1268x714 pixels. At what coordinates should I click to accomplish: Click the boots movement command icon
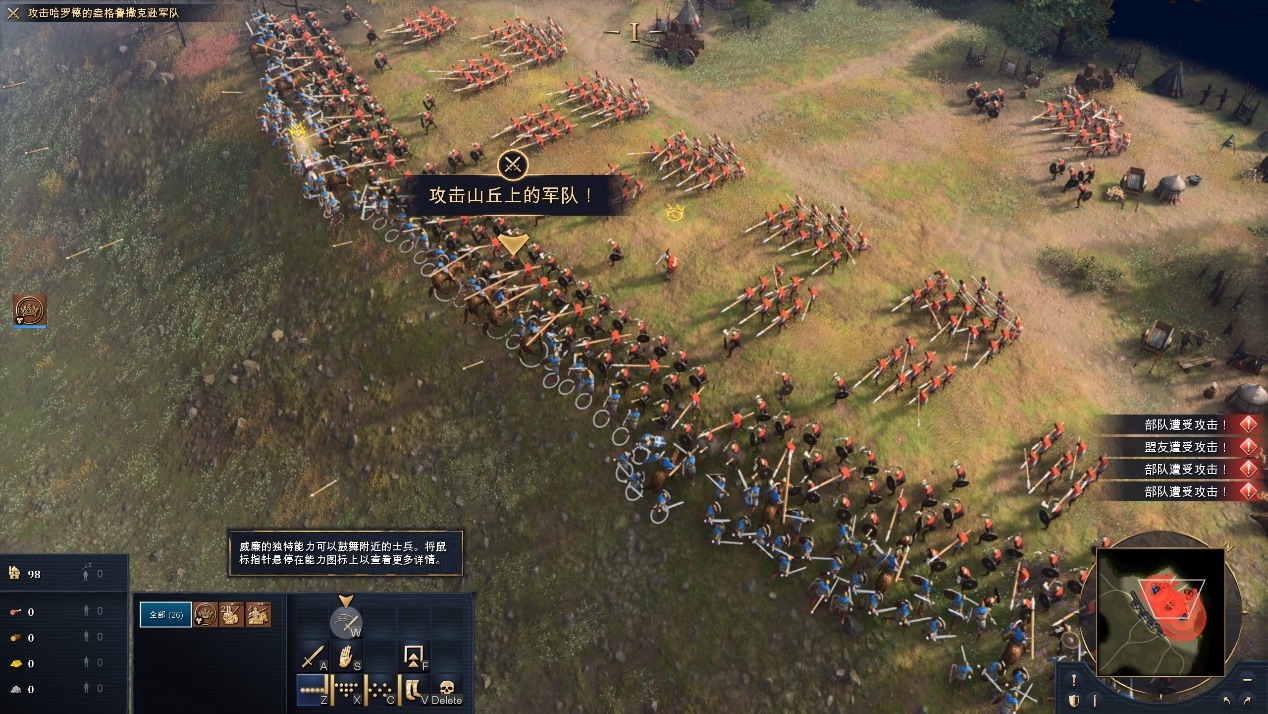(412, 689)
